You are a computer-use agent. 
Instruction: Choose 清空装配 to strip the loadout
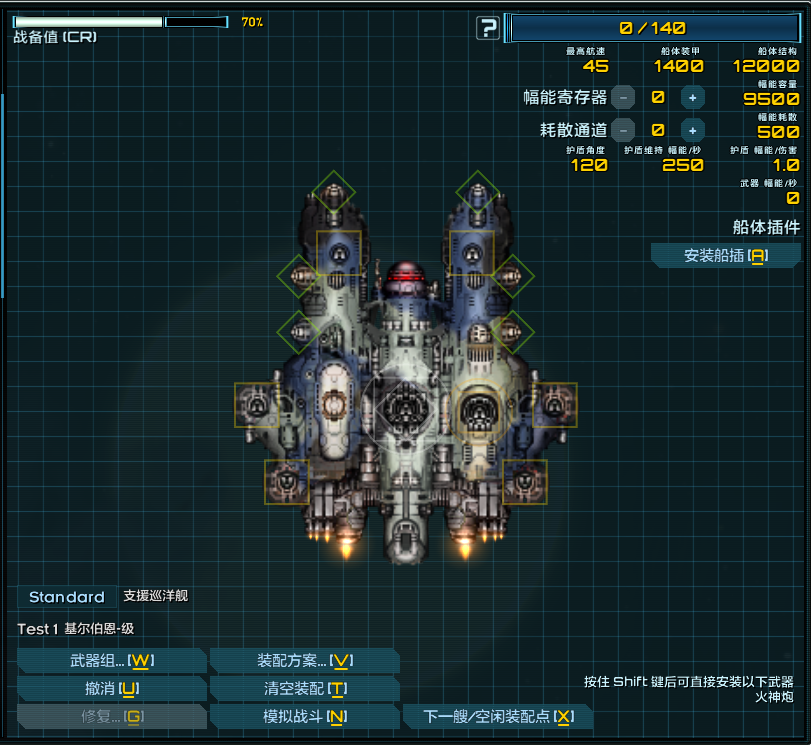[x=304, y=689]
